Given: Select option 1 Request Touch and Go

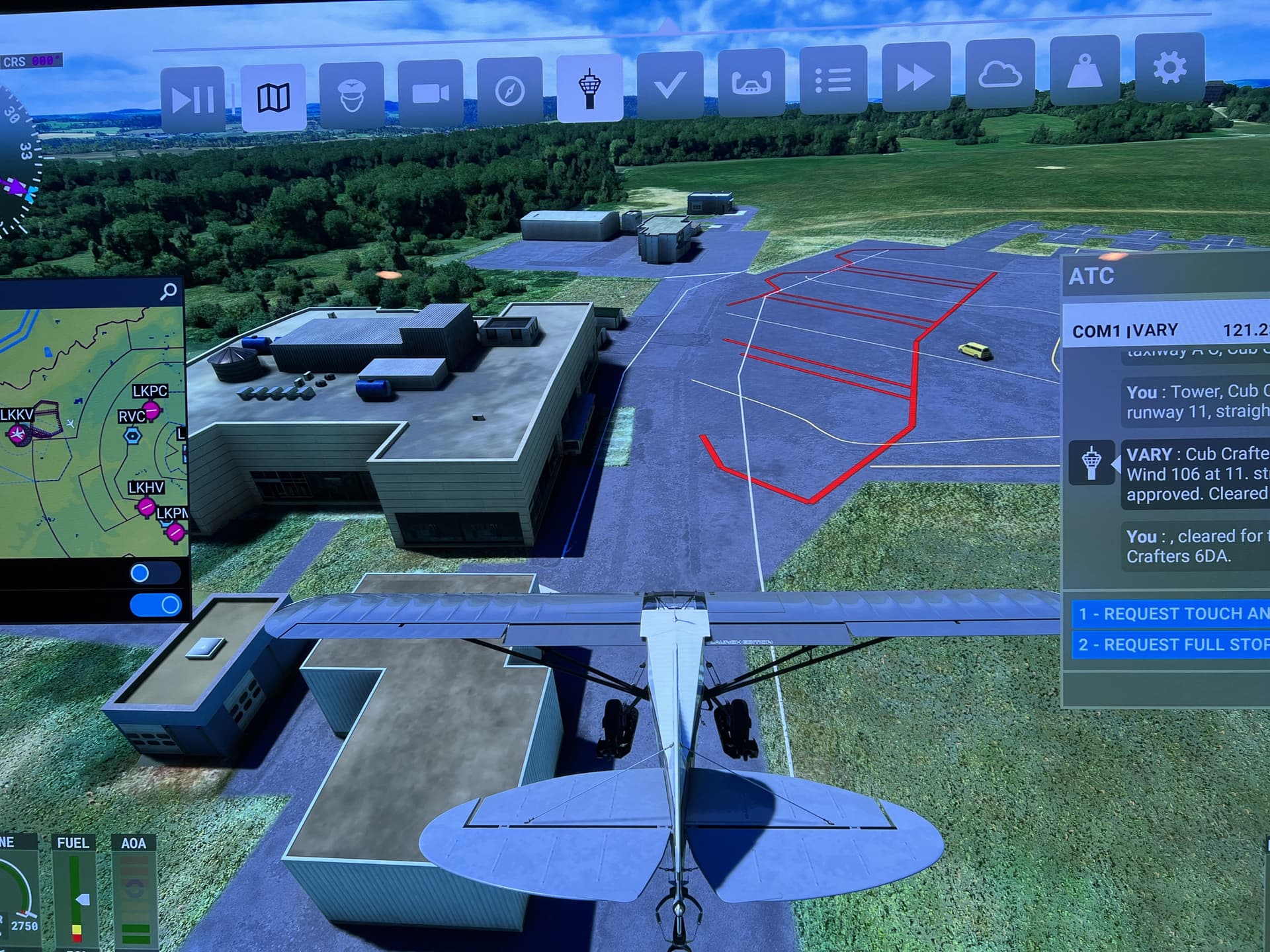Looking at the screenshot, I should tap(1184, 614).
